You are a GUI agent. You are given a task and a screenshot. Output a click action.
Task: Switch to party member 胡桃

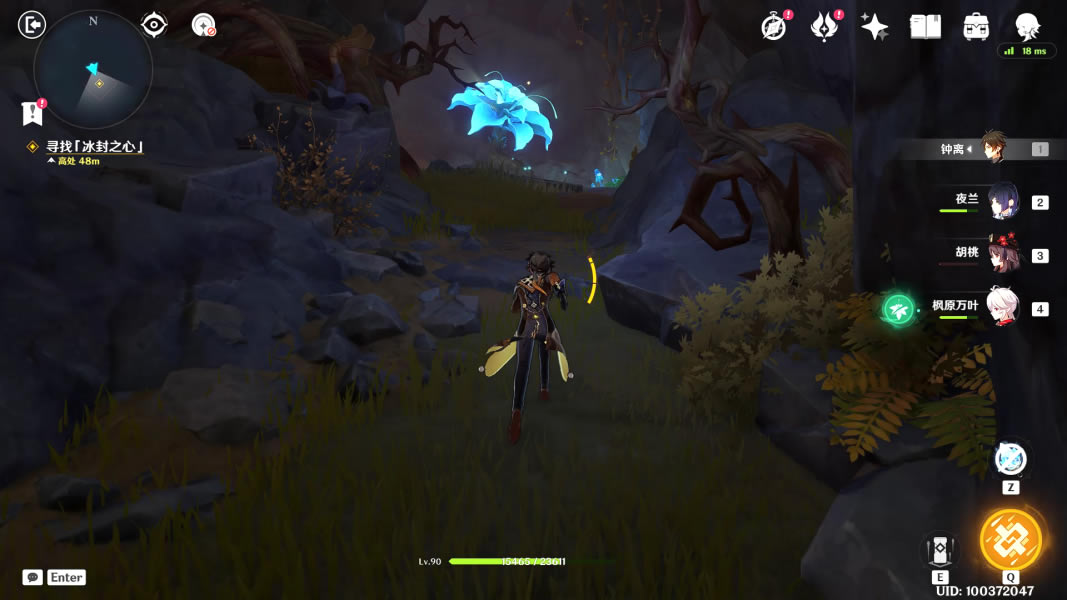[x=1001, y=254]
